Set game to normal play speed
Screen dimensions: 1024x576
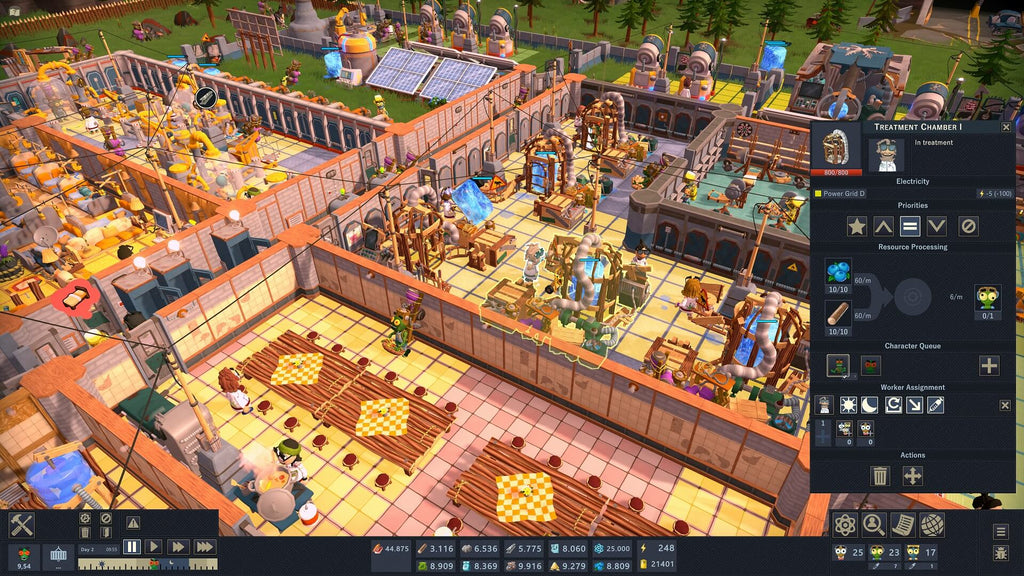(x=154, y=547)
